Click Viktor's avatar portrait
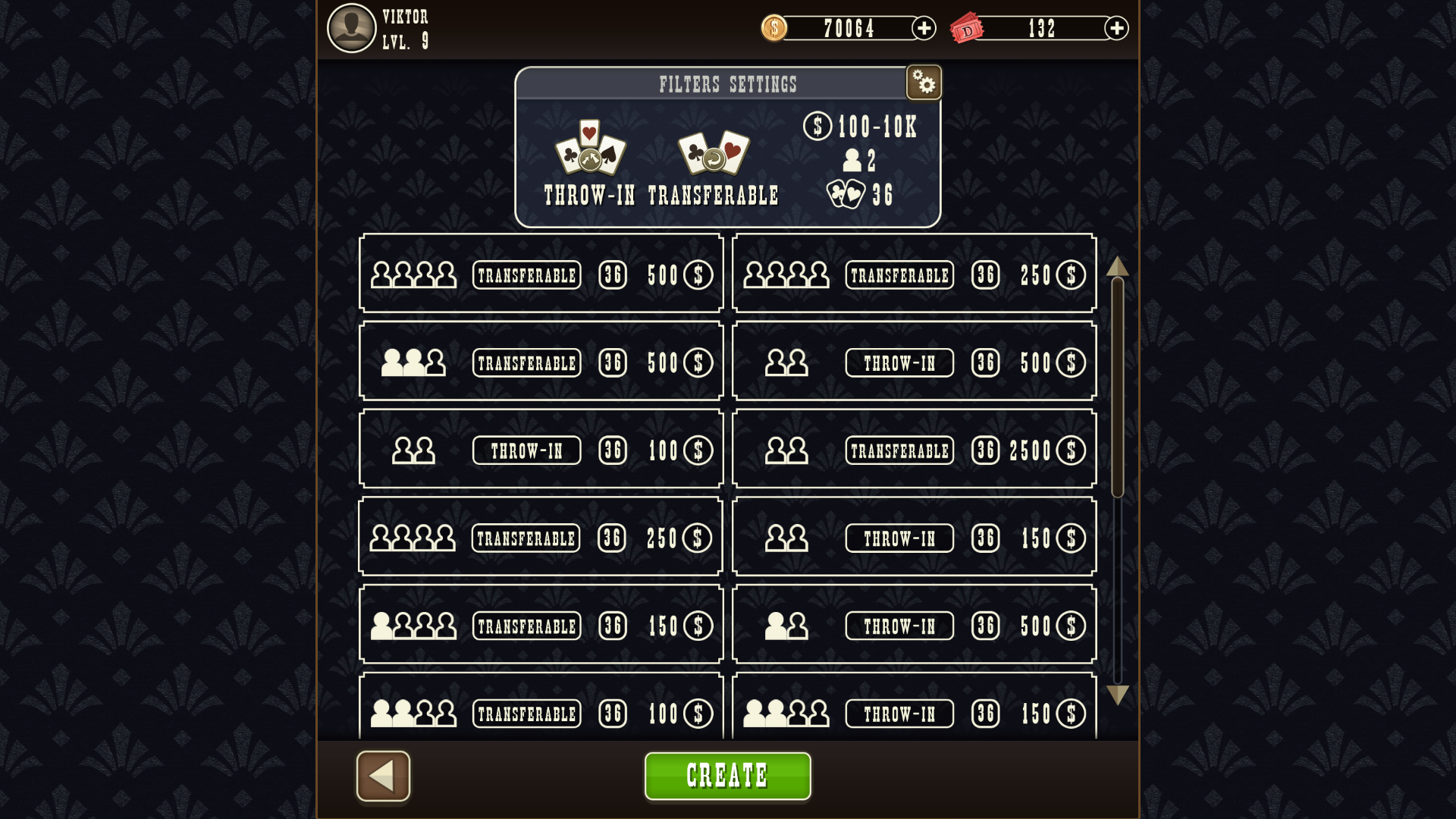1456x819 pixels. tap(350, 28)
